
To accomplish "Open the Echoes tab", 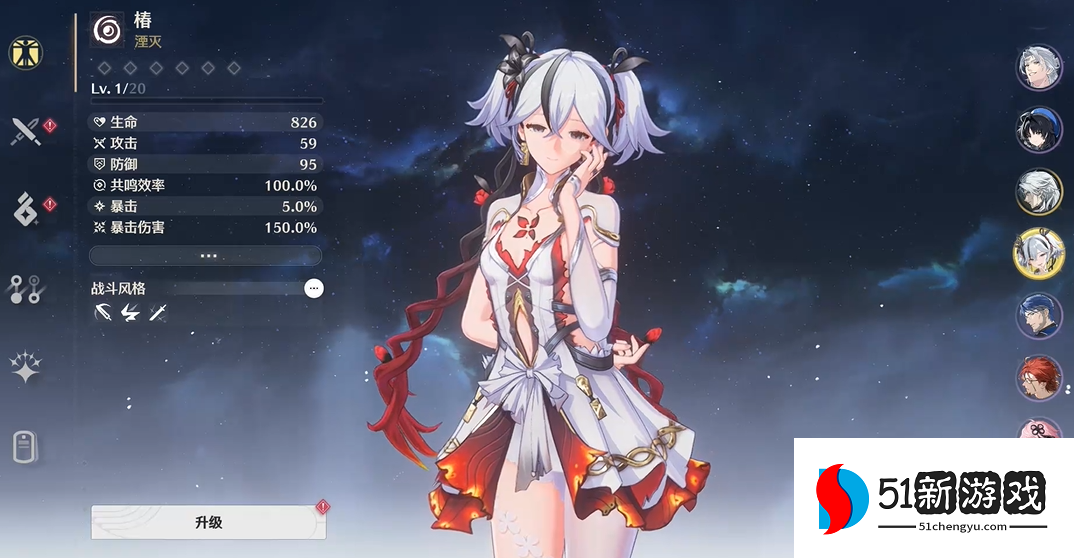I will click(x=25, y=210).
